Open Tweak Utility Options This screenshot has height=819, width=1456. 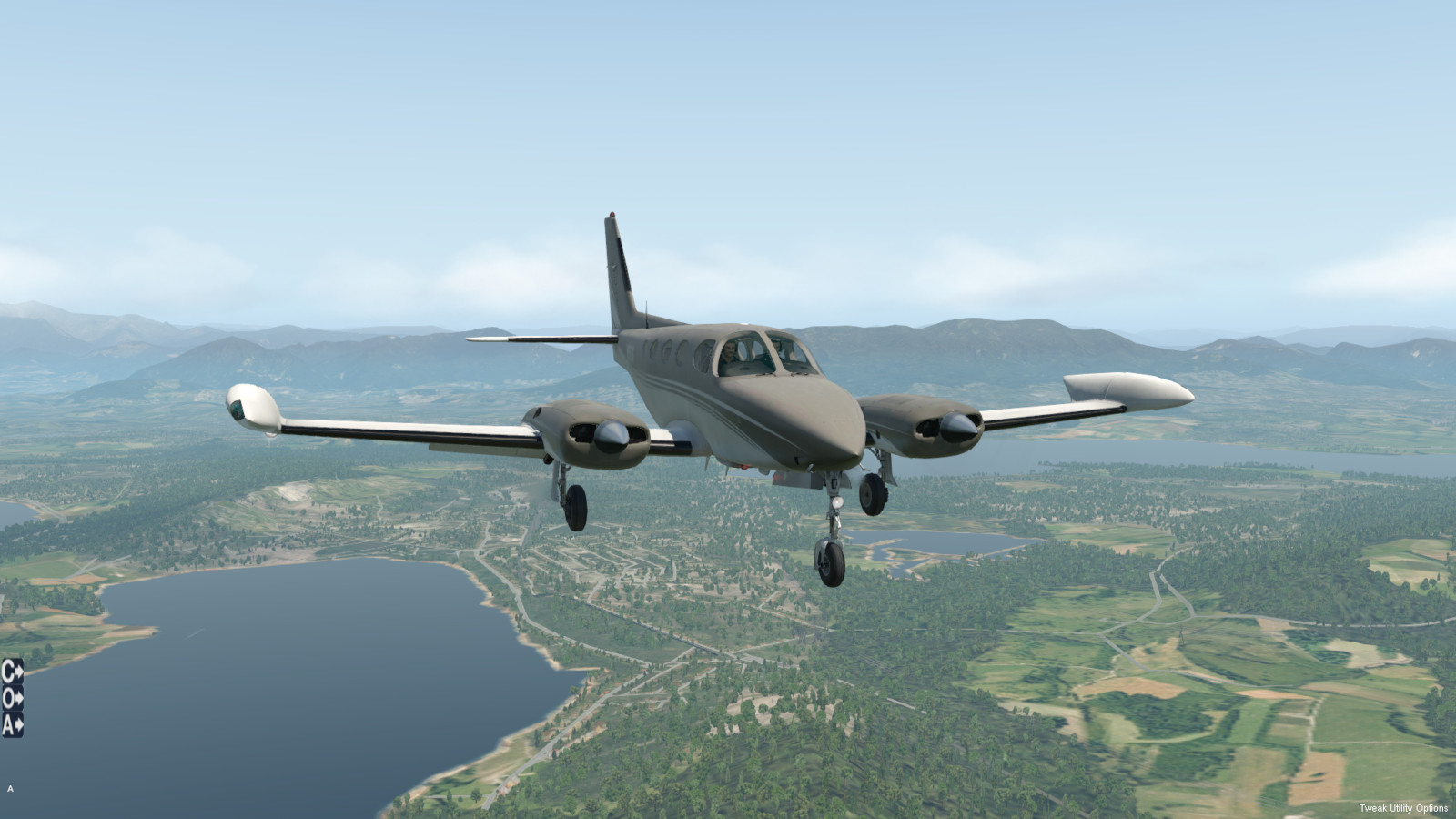click(x=1403, y=808)
